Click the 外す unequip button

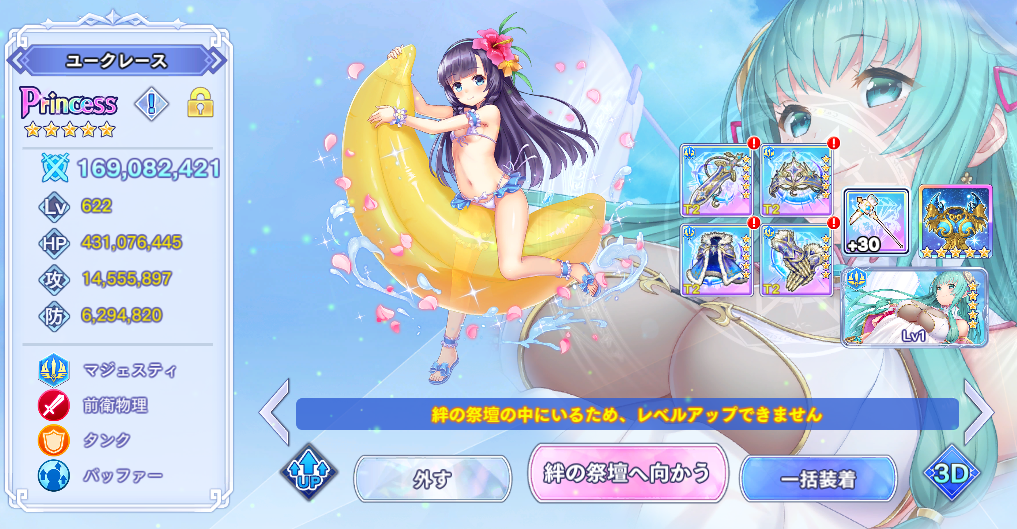(x=430, y=478)
